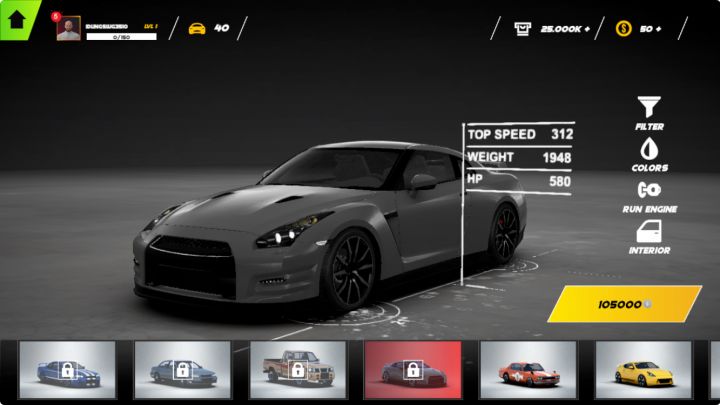Screen dimensions: 720x405
Task: Return to the home screen
Action: (17, 17)
